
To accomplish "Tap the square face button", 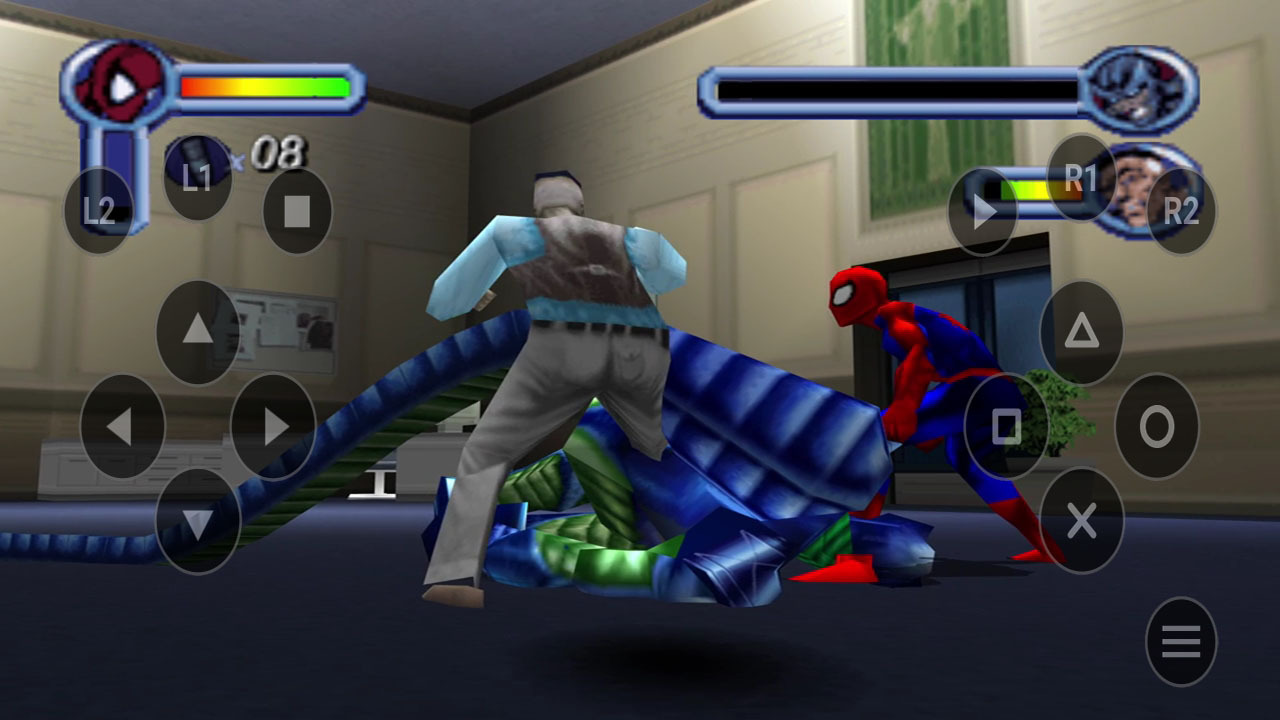I will point(1006,426).
